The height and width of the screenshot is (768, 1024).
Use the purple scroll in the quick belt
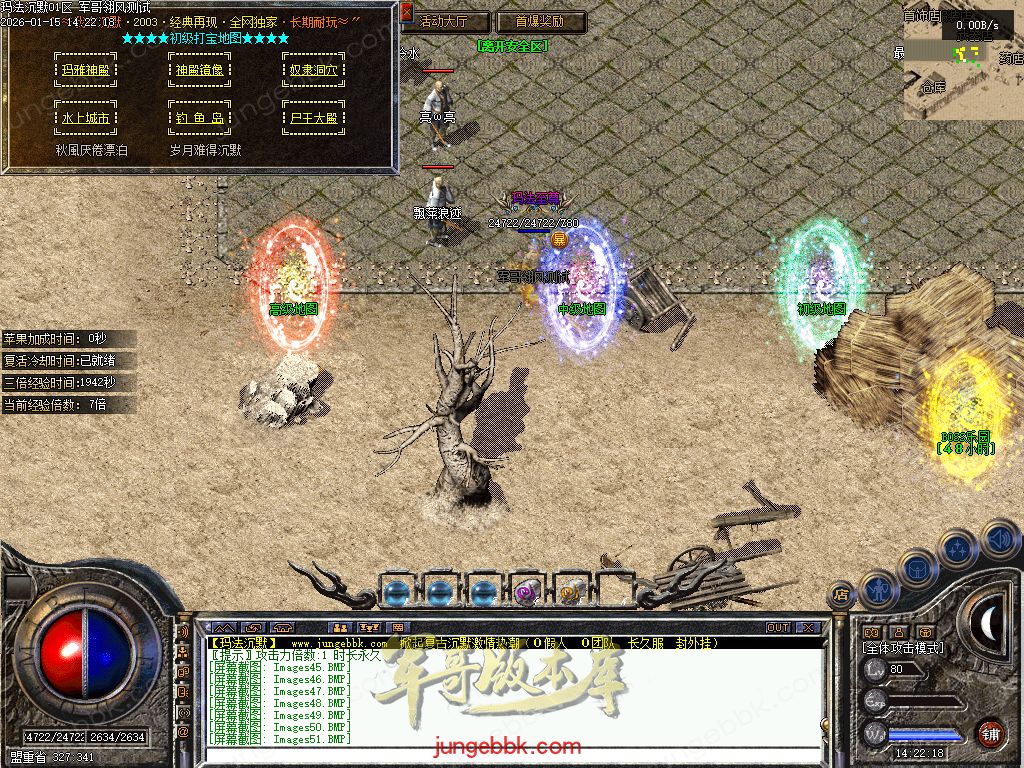pos(526,592)
